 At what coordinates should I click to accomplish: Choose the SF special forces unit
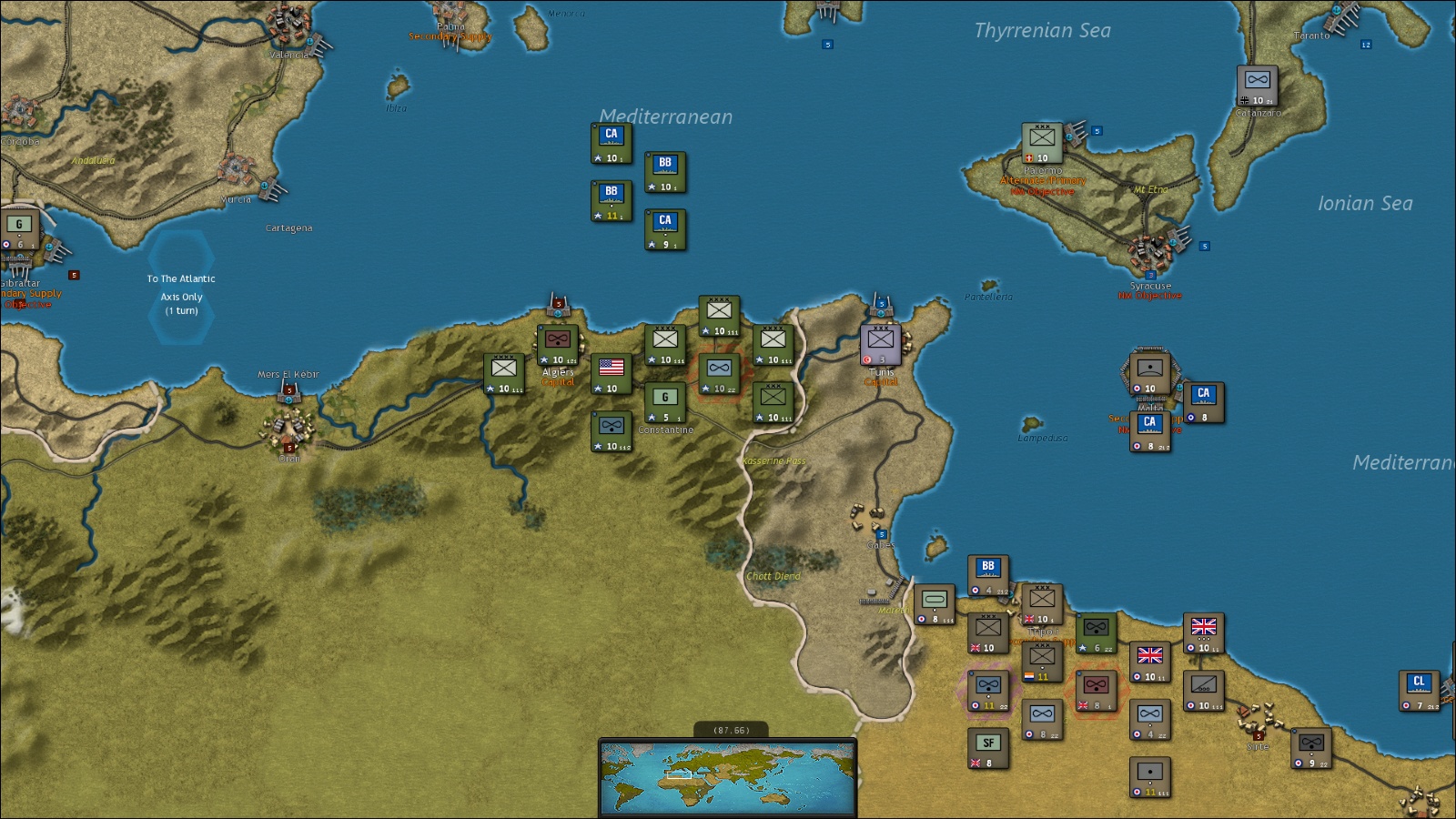pyautogui.click(x=988, y=748)
